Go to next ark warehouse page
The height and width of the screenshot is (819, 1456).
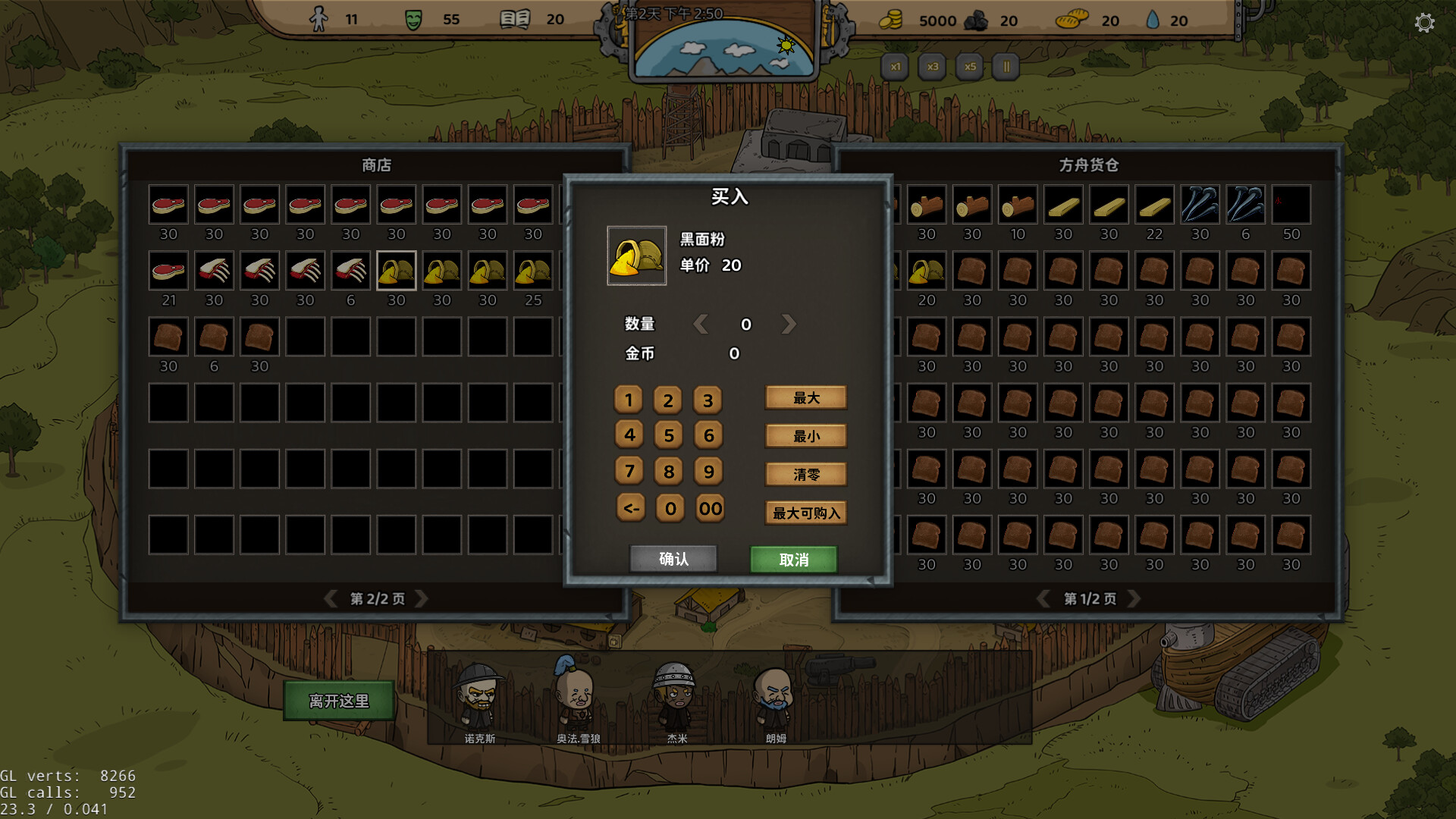point(1134,599)
